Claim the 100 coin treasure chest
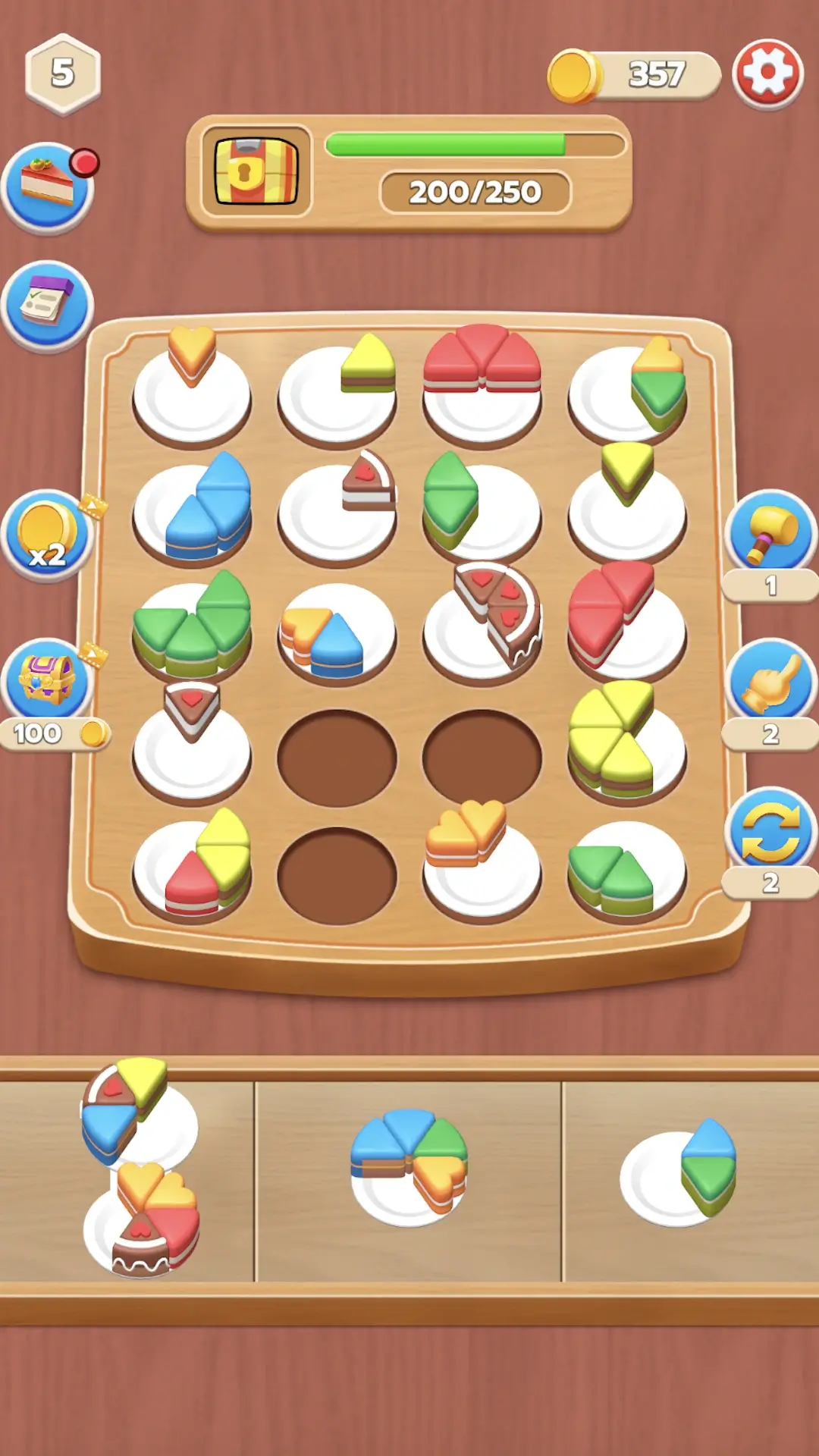Image resolution: width=819 pixels, height=1456 pixels. point(47,682)
